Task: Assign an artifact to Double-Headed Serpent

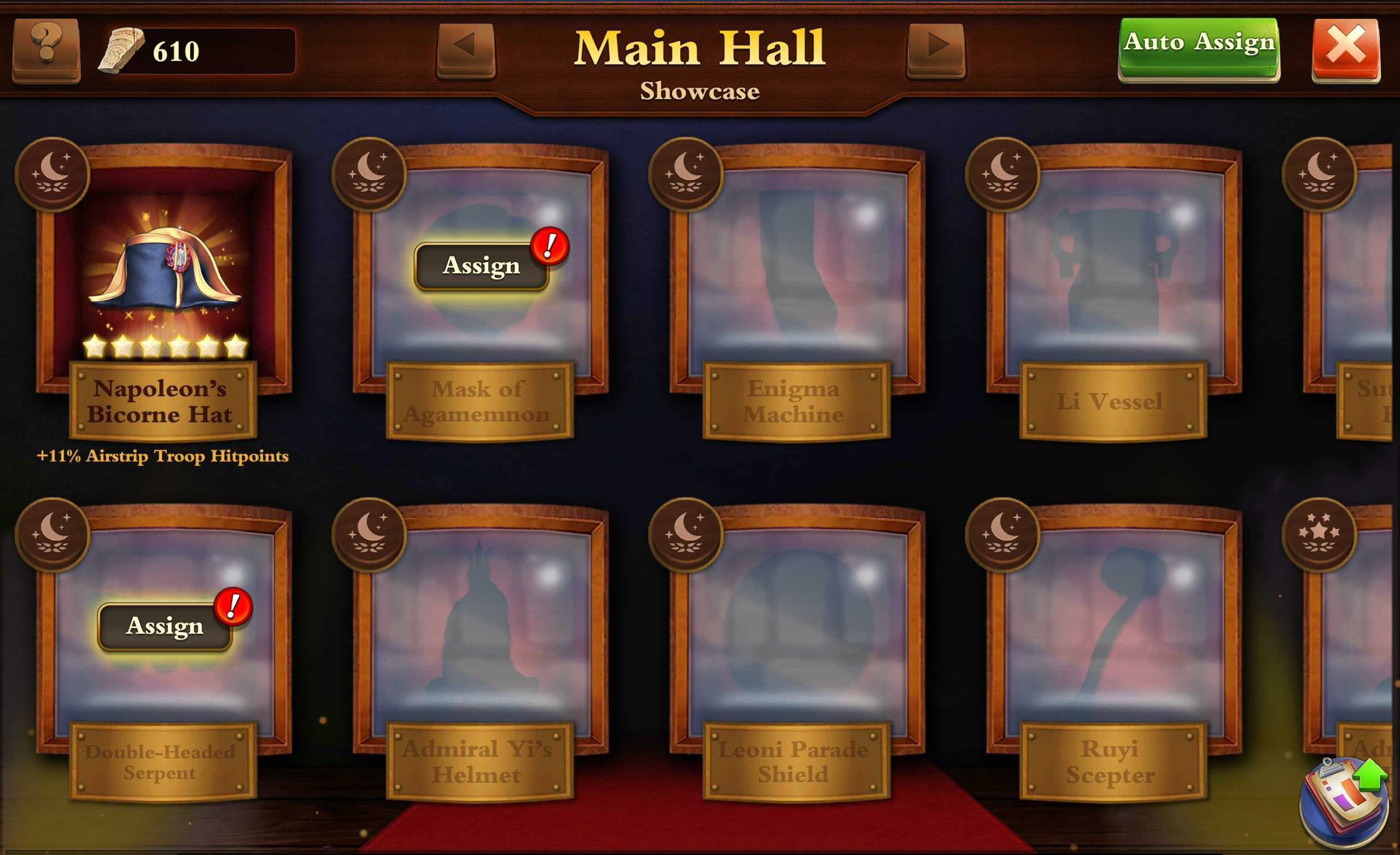Action: [165, 626]
